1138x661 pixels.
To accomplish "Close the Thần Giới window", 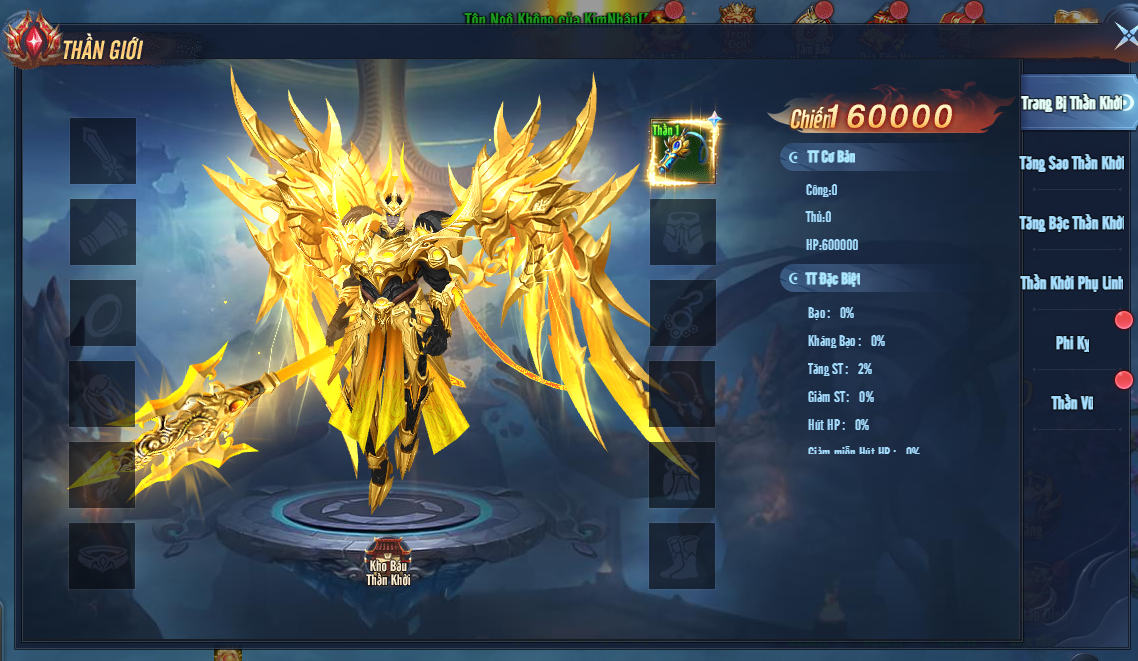I will [1124, 36].
